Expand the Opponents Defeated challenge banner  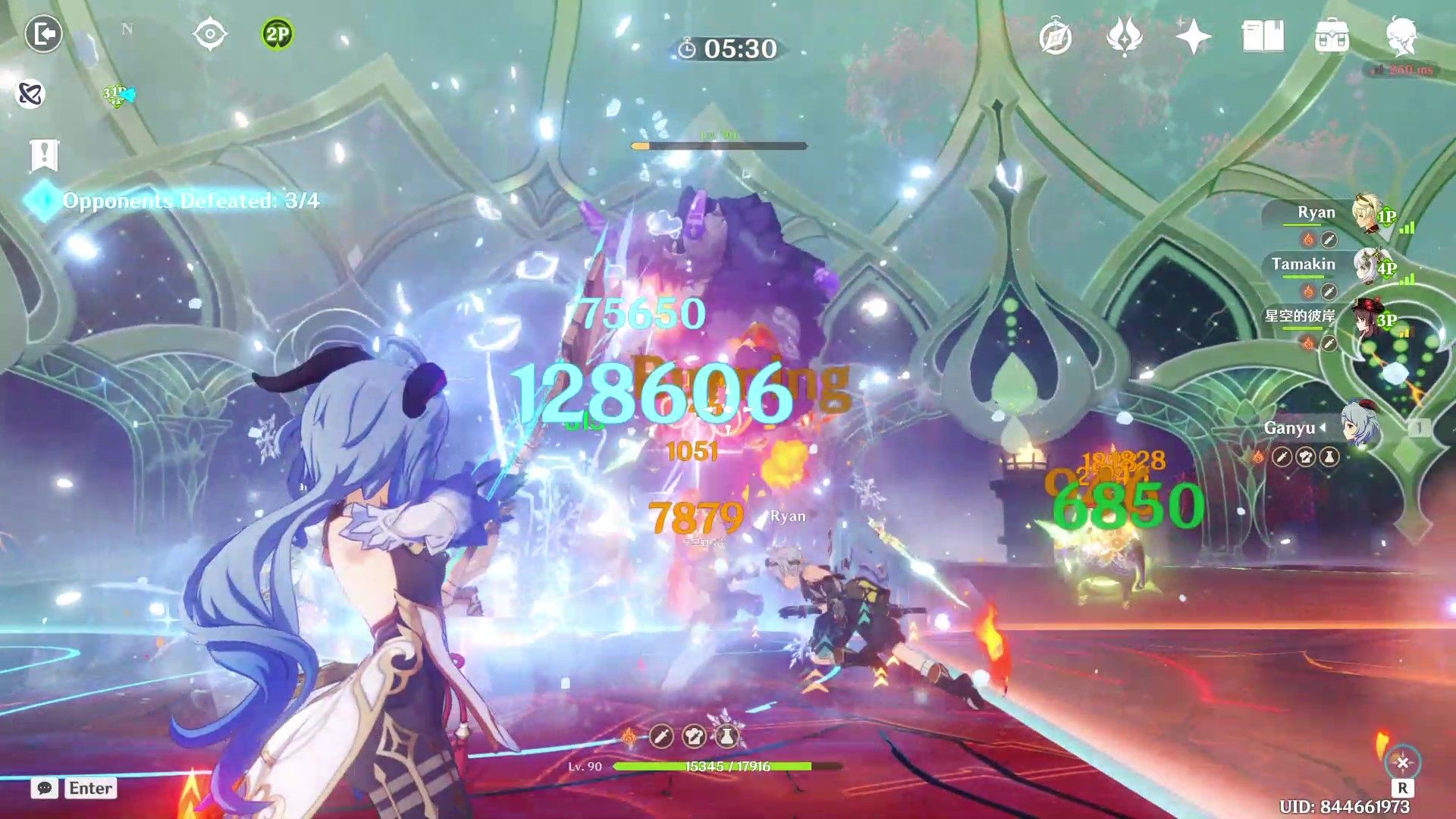click(190, 202)
